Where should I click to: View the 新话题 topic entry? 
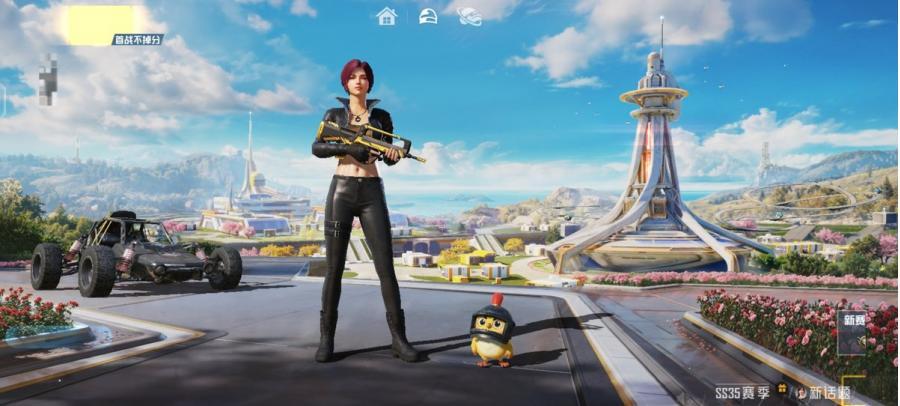click(821, 393)
